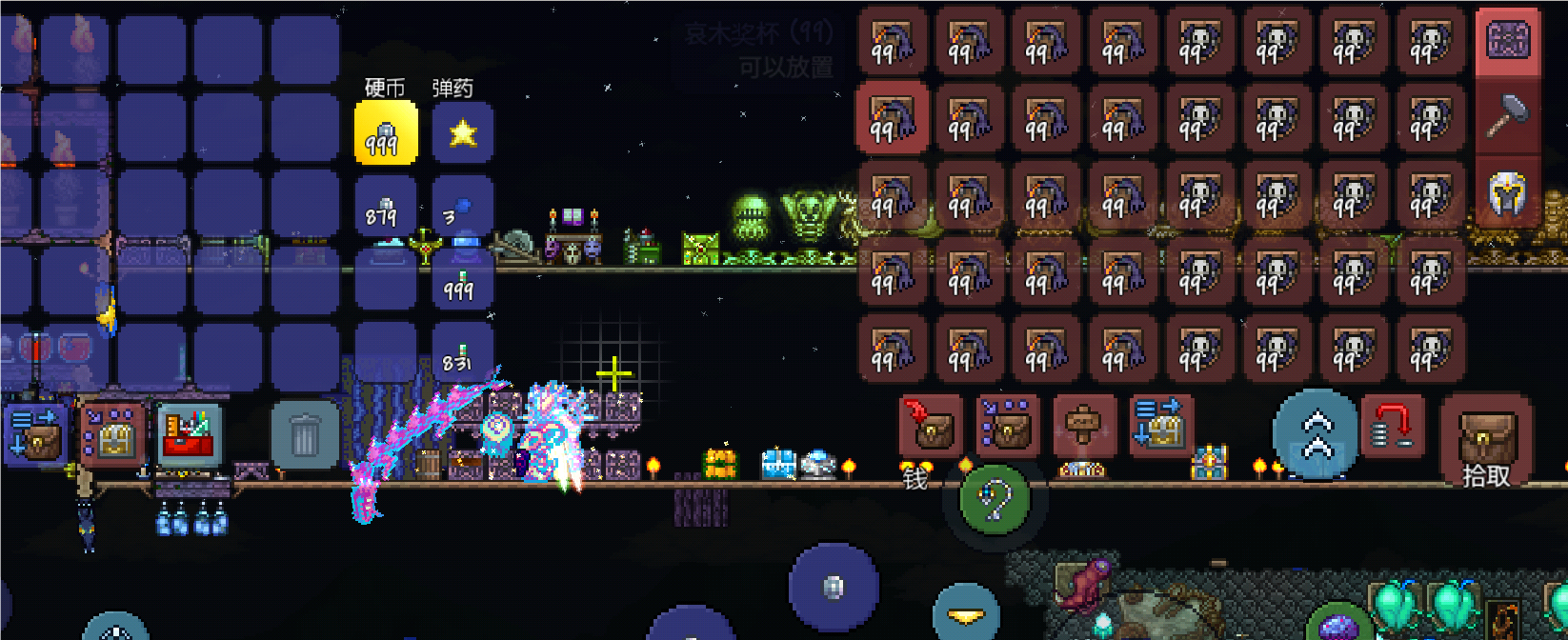Select the ammo slot with 3 blue items
Screen dimensions: 1568x640
(462, 210)
